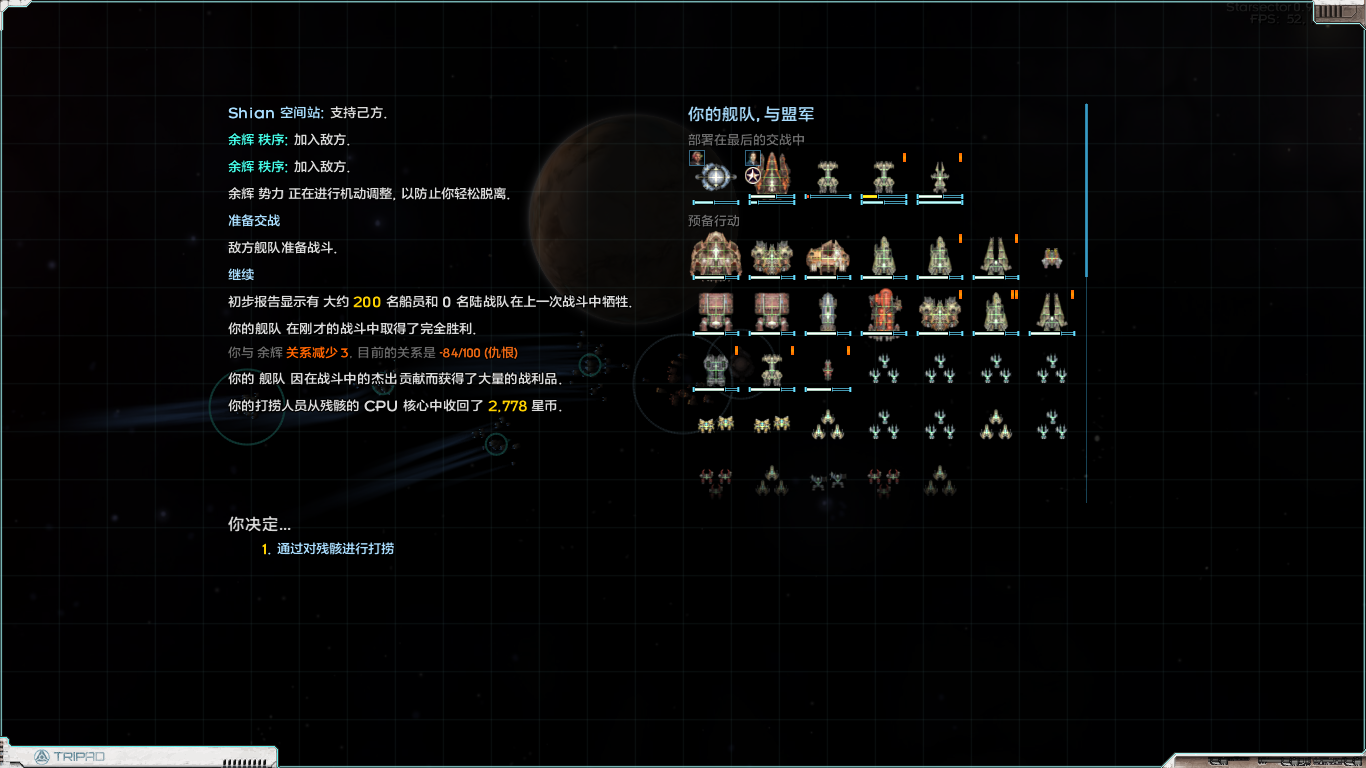
Task: Select the Shian station icon in deployed ships
Action: pos(716,176)
